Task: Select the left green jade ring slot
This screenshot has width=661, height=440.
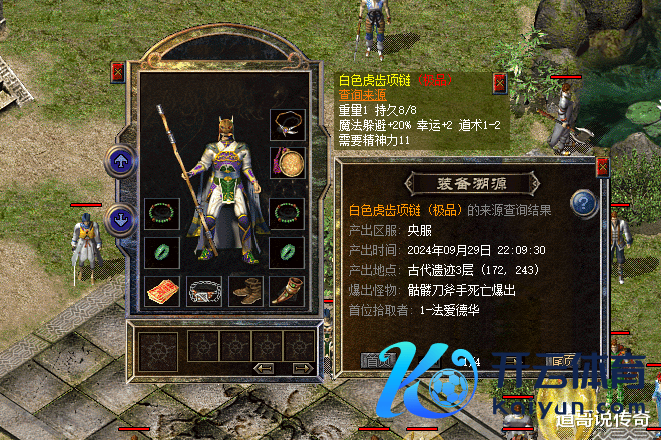Action: click(x=162, y=251)
